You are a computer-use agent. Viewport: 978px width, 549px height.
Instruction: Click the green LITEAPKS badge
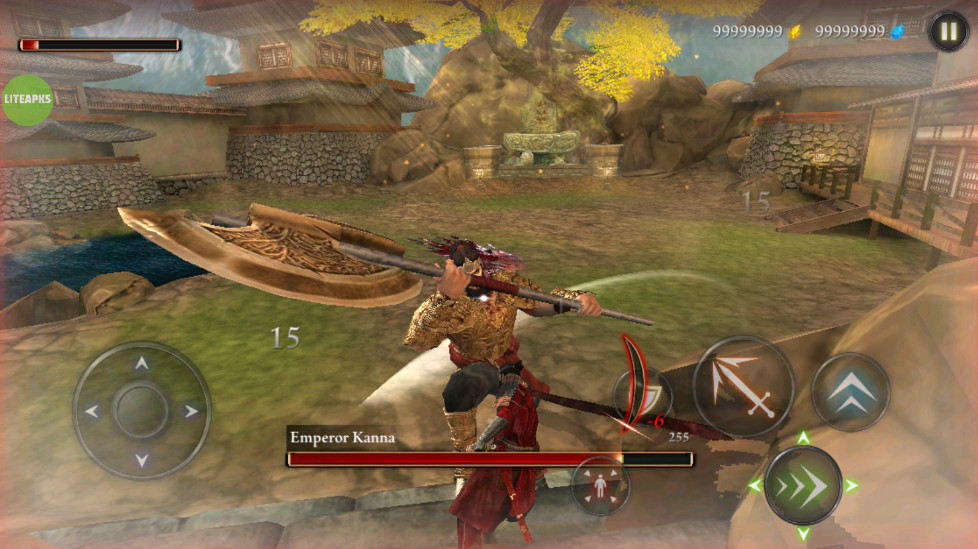[27, 100]
